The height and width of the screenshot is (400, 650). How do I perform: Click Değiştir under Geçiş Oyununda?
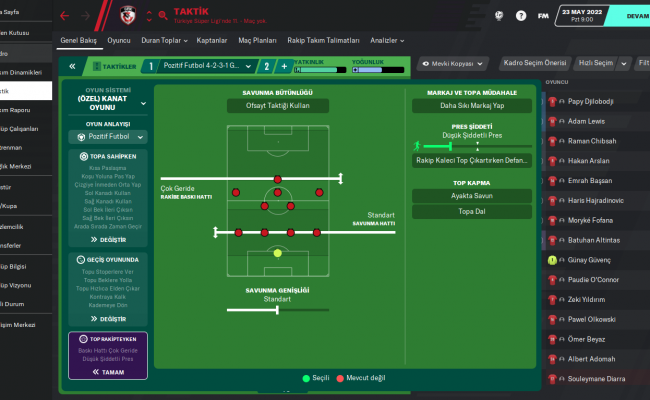tap(106, 319)
